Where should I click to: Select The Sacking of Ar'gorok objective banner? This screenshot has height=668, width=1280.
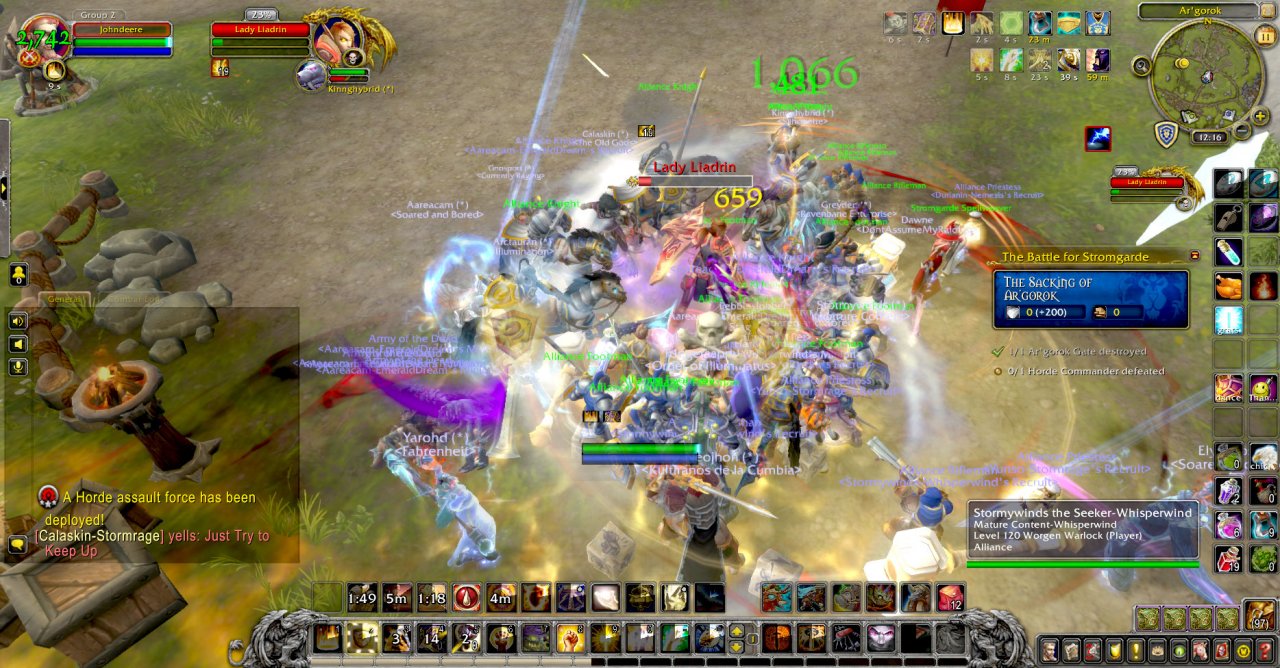pyautogui.click(x=1092, y=299)
